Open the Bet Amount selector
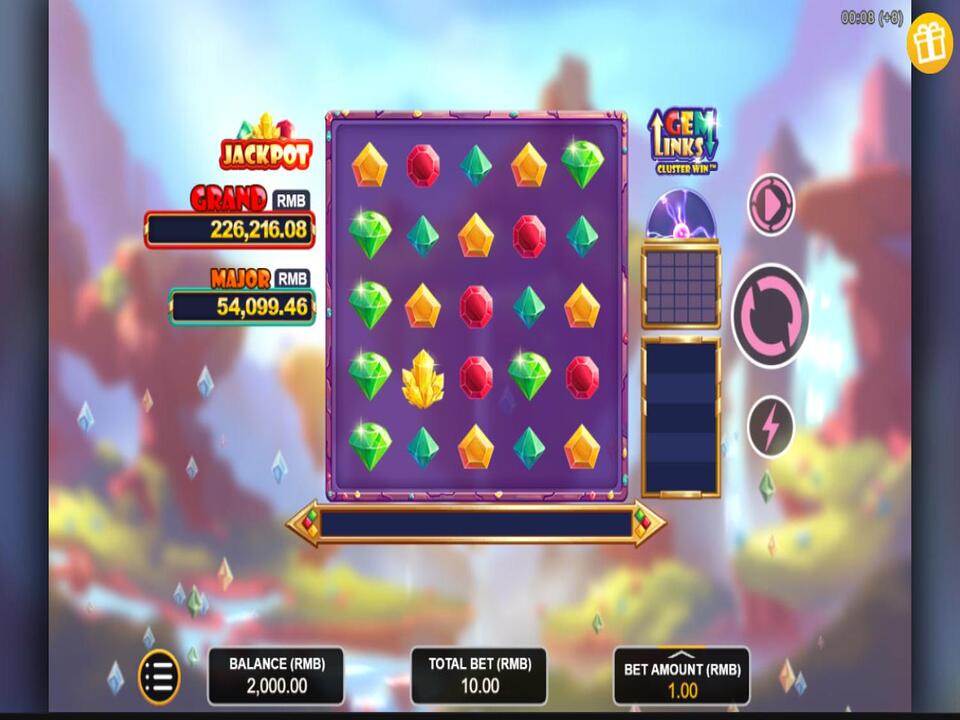 pos(681,676)
